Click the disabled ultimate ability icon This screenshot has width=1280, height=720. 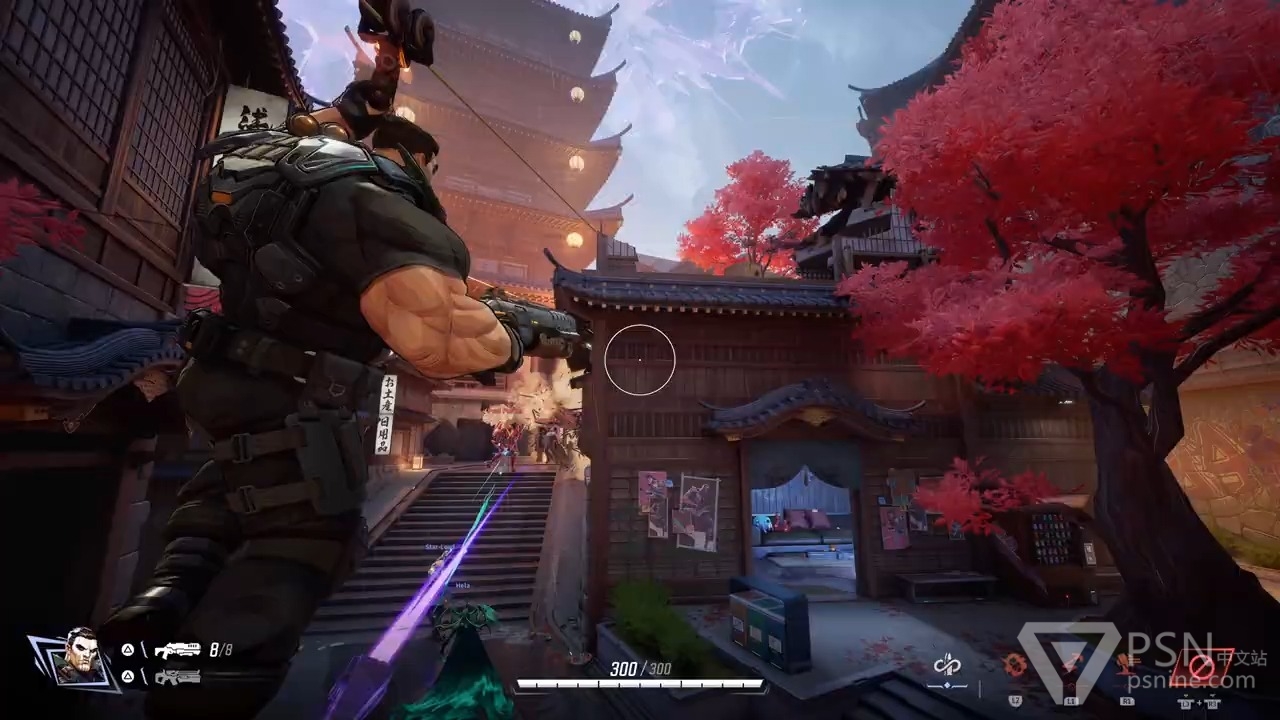[1201, 665]
